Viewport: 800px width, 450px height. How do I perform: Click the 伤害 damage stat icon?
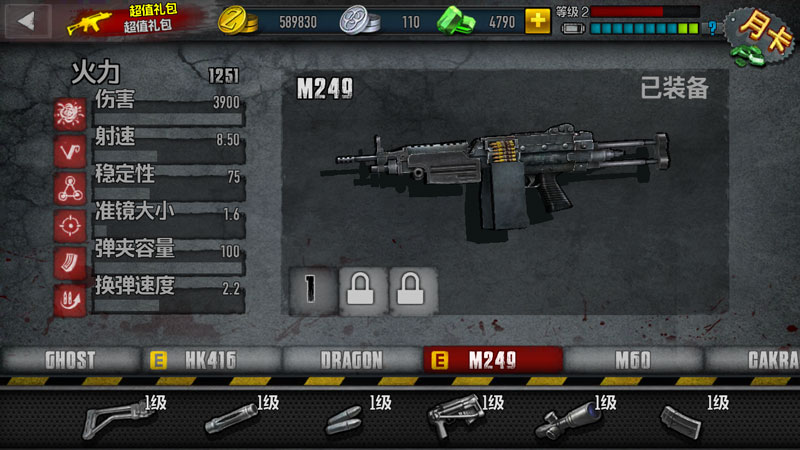[70, 113]
